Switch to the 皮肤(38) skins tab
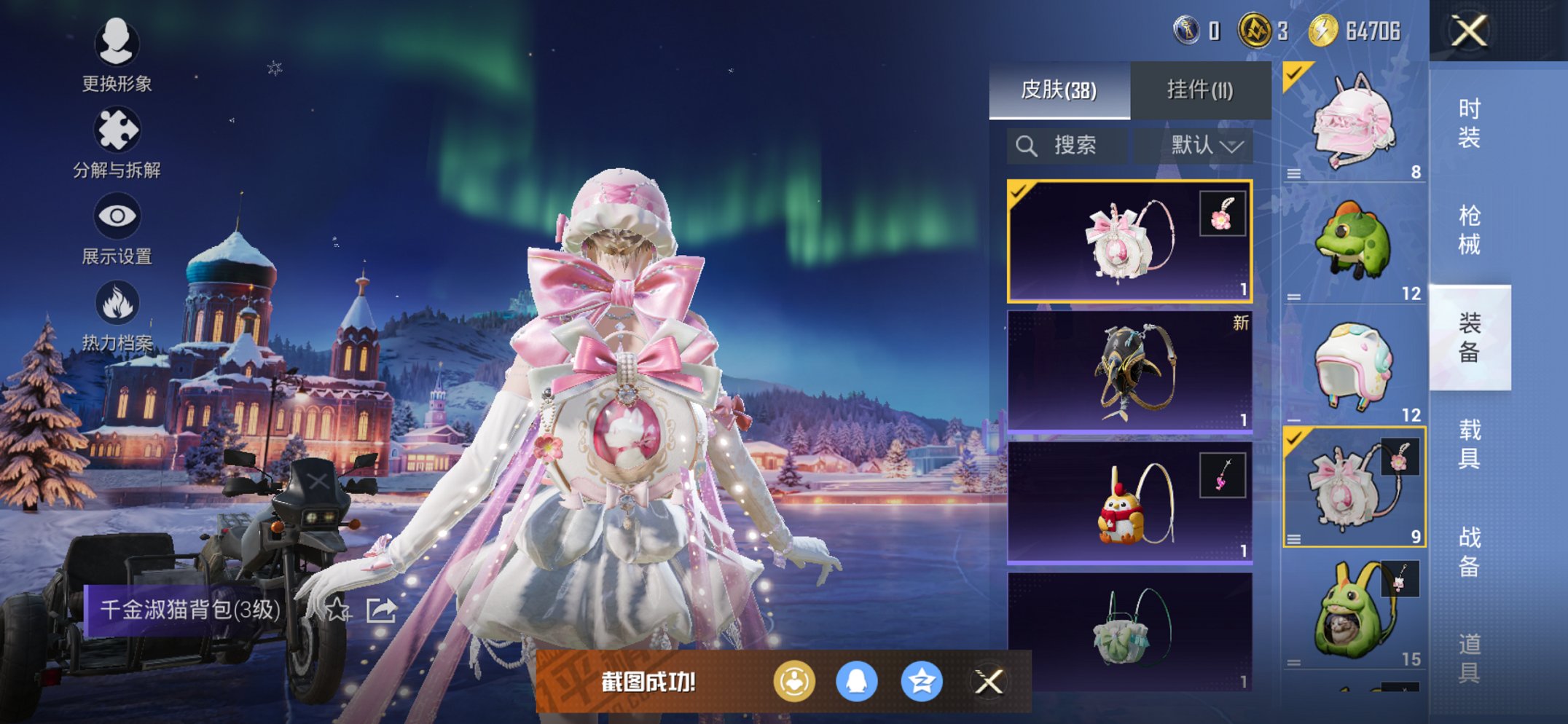Screen dimensions: 1568x724 [1059, 90]
